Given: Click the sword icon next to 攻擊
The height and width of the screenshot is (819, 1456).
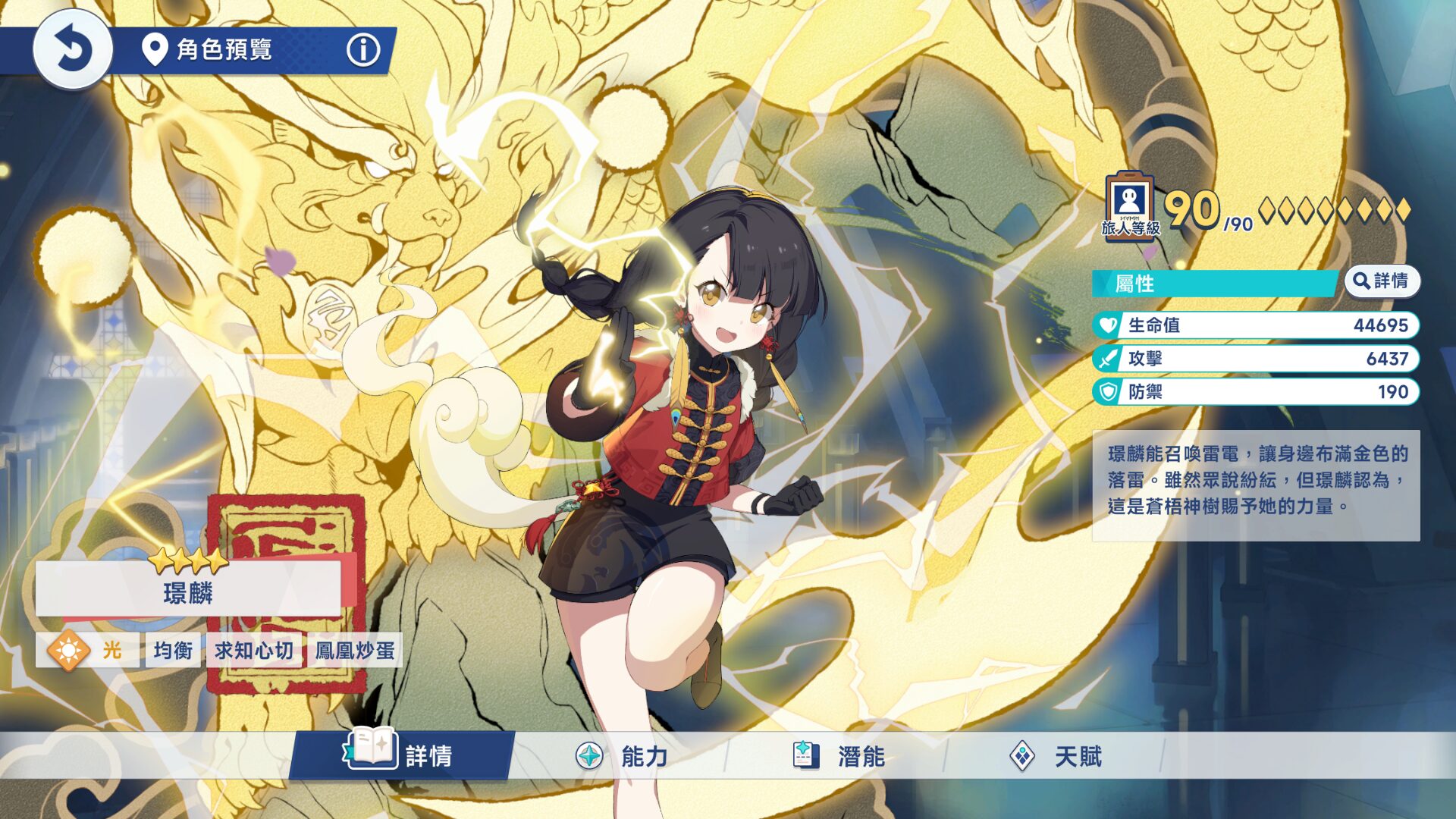Looking at the screenshot, I should coord(1107,359).
